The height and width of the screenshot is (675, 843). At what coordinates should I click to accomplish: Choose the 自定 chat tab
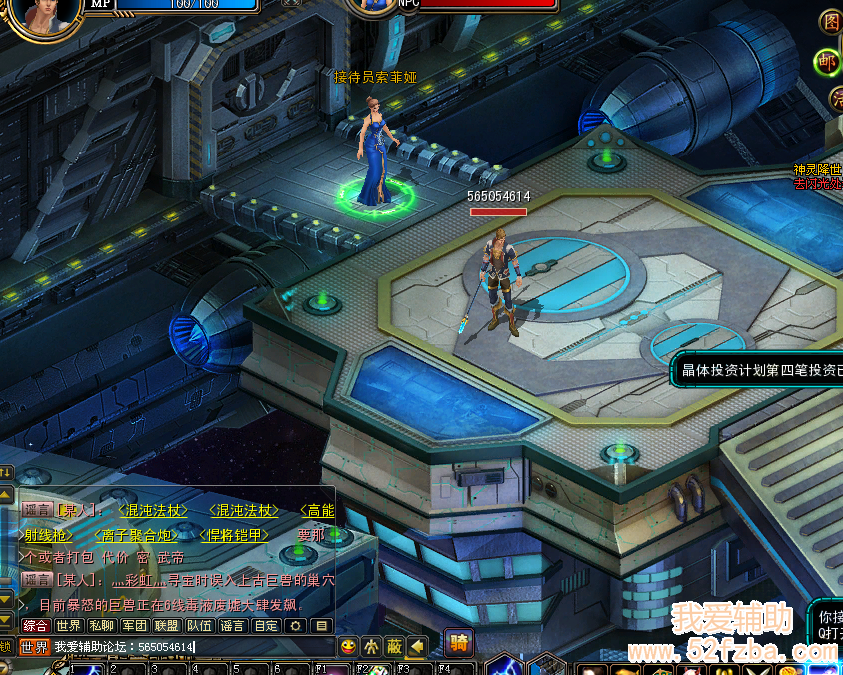click(x=265, y=626)
